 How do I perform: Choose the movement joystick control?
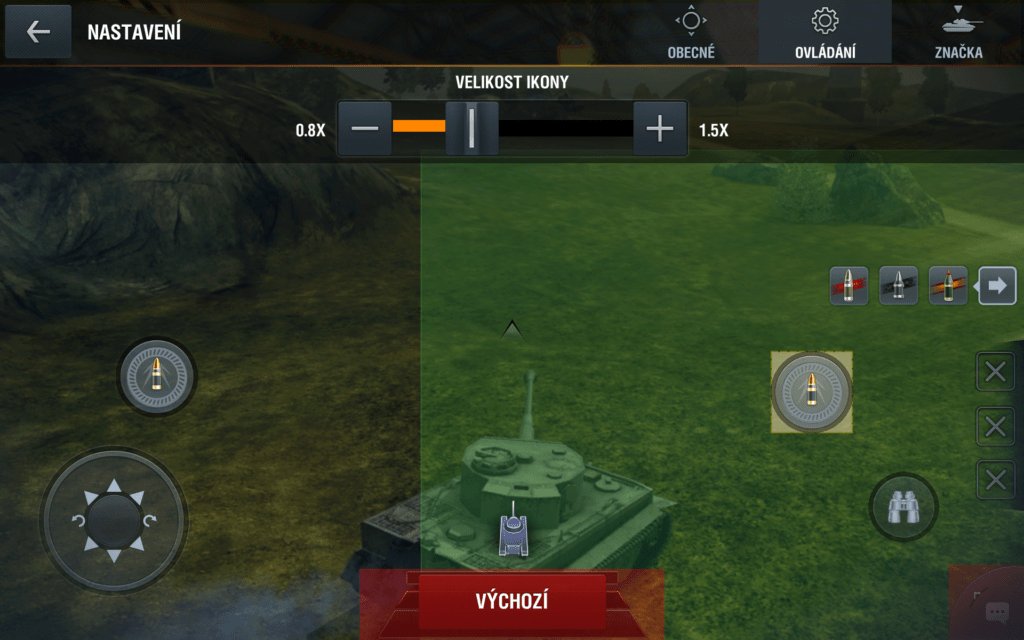click(x=113, y=520)
